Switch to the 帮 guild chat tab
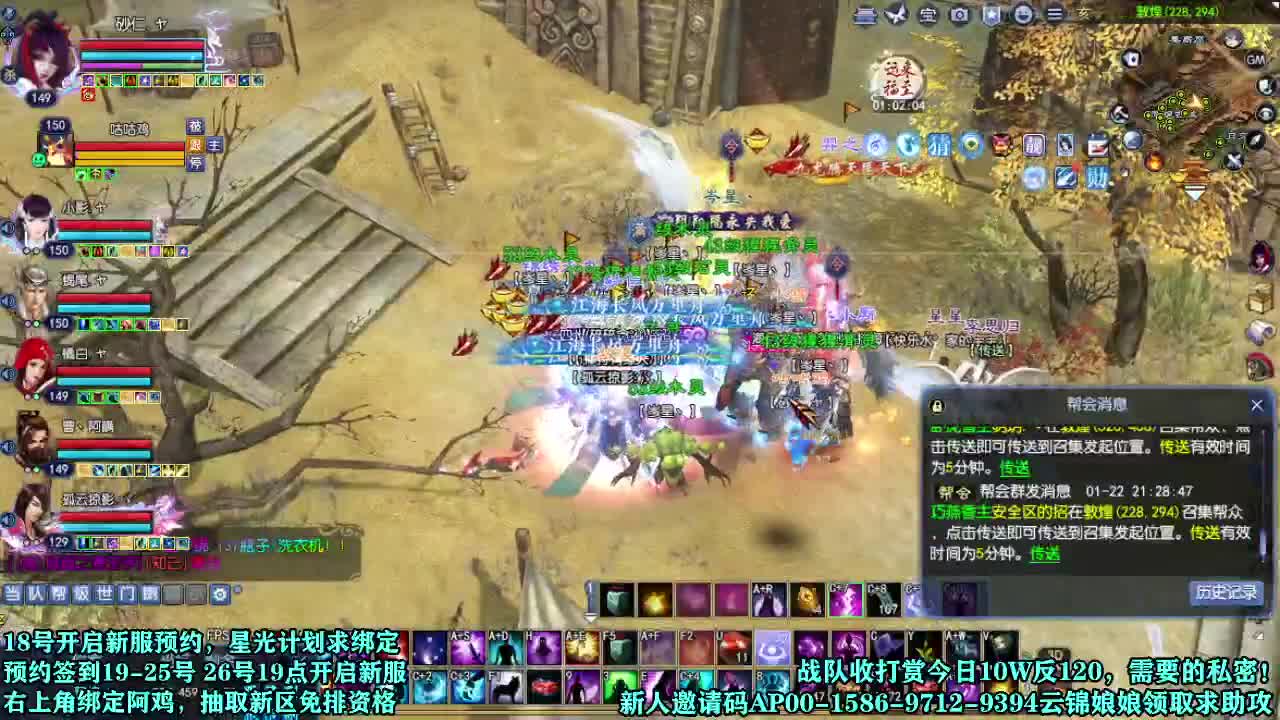 (59, 593)
